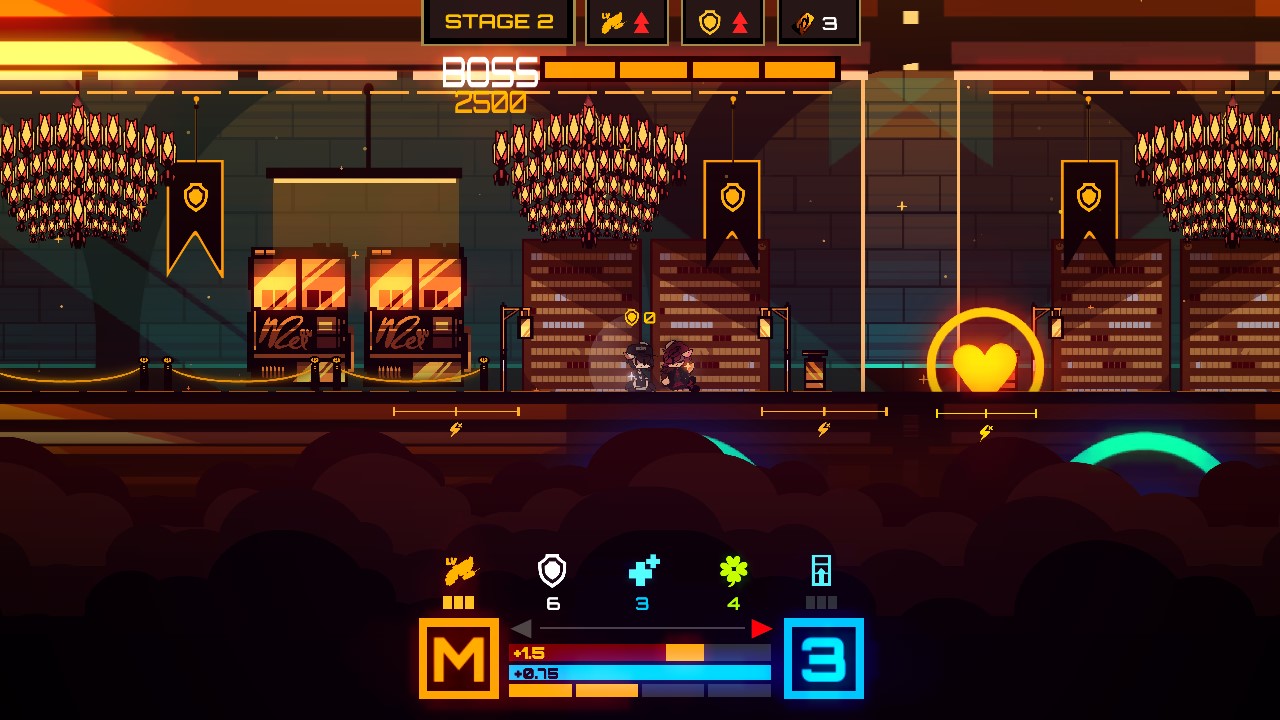Enable the first orange pip under the claw icon
The height and width of the screenshot is (720, 1280).
click(x=449, y=601)
